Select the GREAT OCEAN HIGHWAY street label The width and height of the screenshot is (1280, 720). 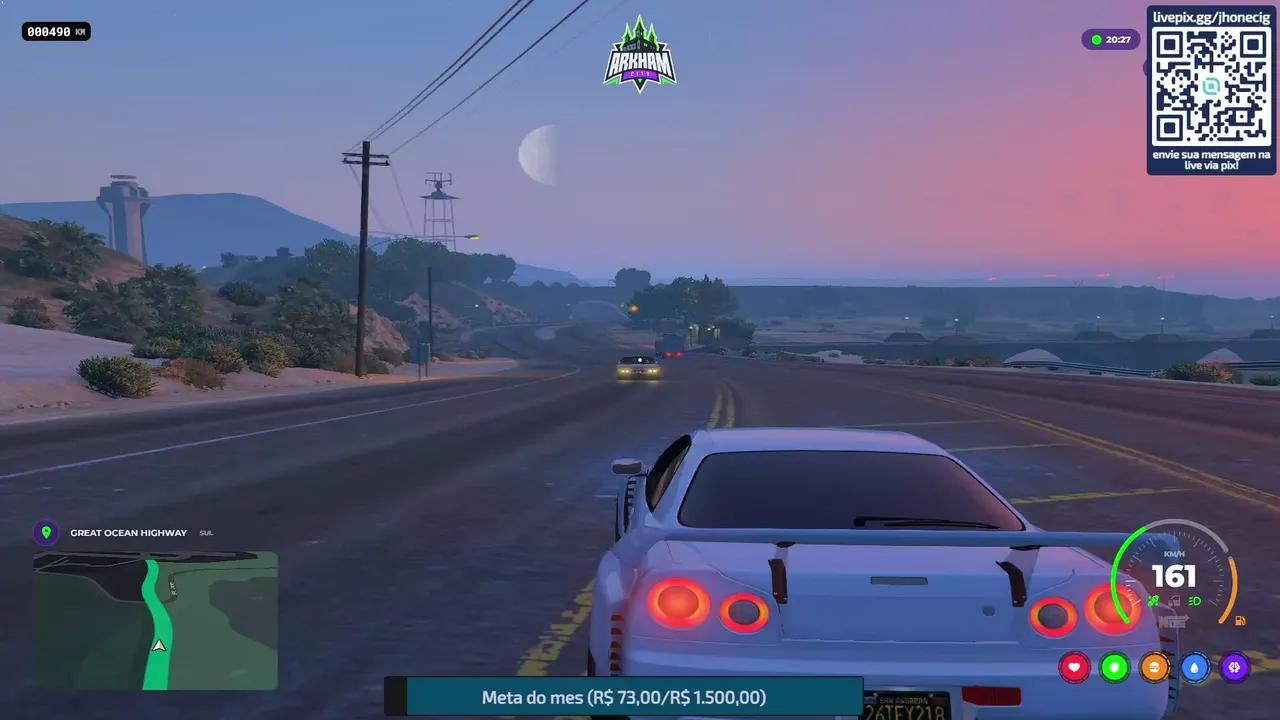tap(126, 532)
